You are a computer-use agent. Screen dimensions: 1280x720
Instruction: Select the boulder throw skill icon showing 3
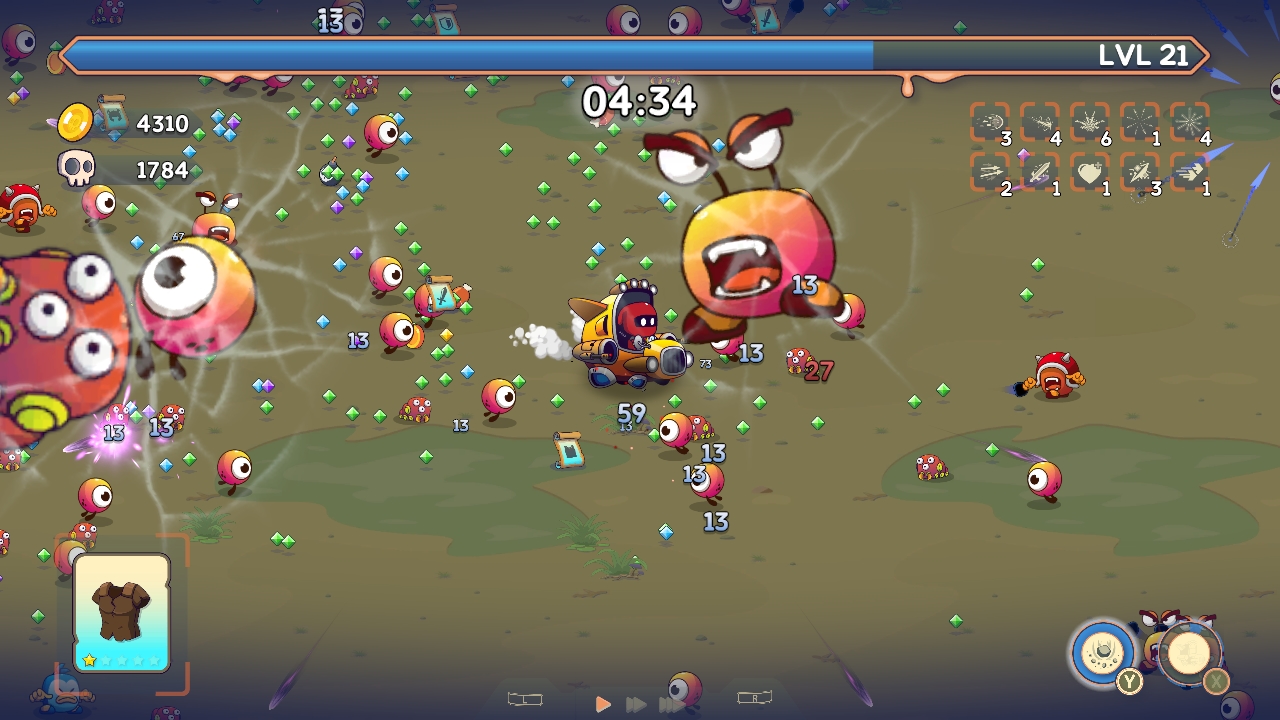tap(989, 120)
